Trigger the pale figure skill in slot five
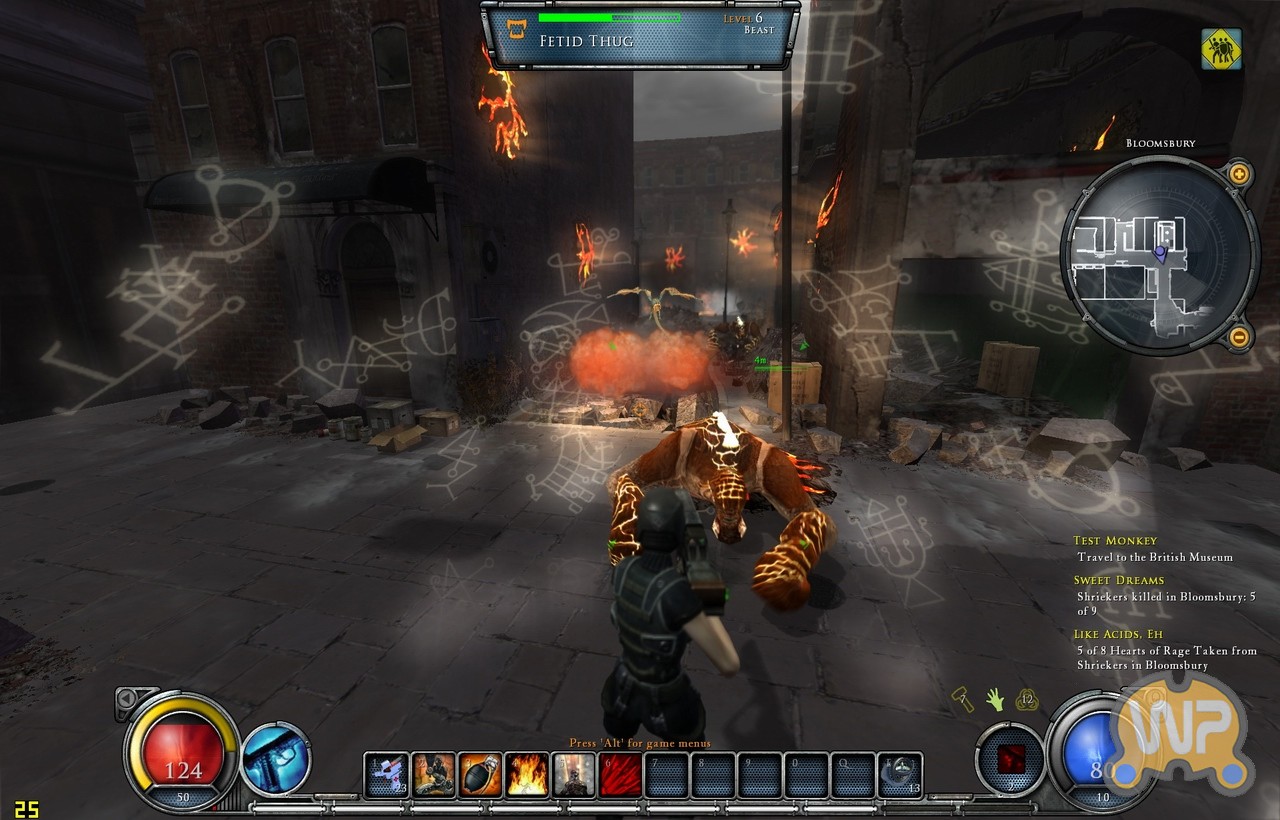 point(574,775)
